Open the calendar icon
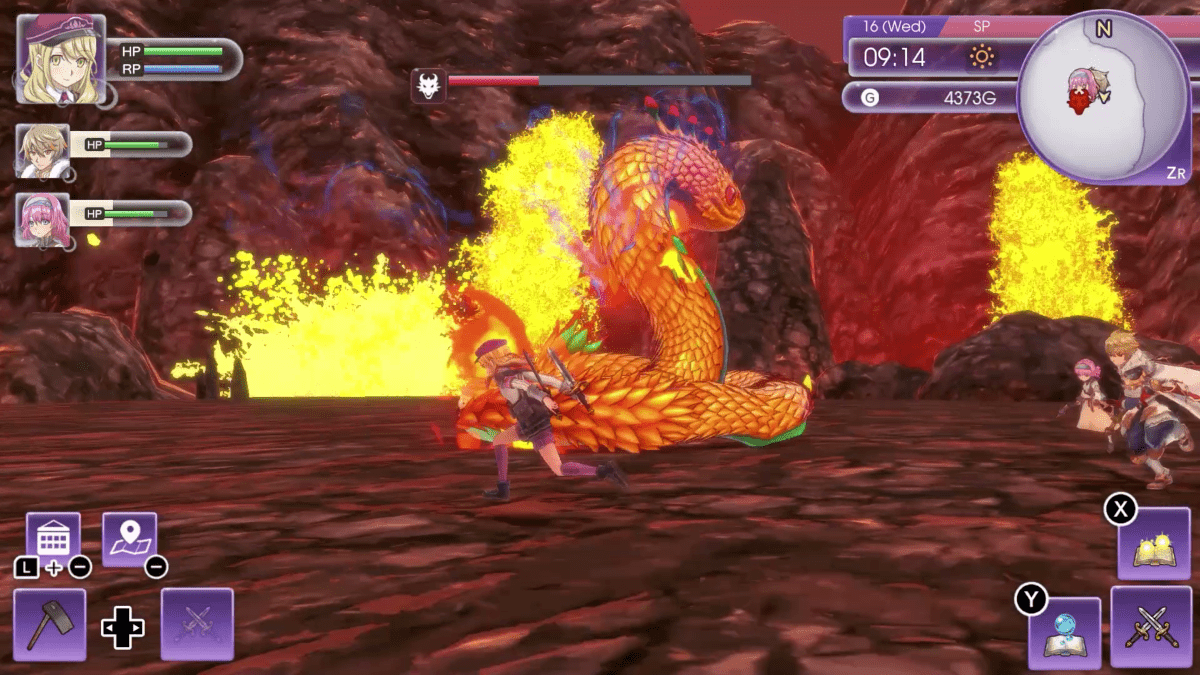Image resolution: width=1200 pixels, height=675 pixels. click(53, 540)
